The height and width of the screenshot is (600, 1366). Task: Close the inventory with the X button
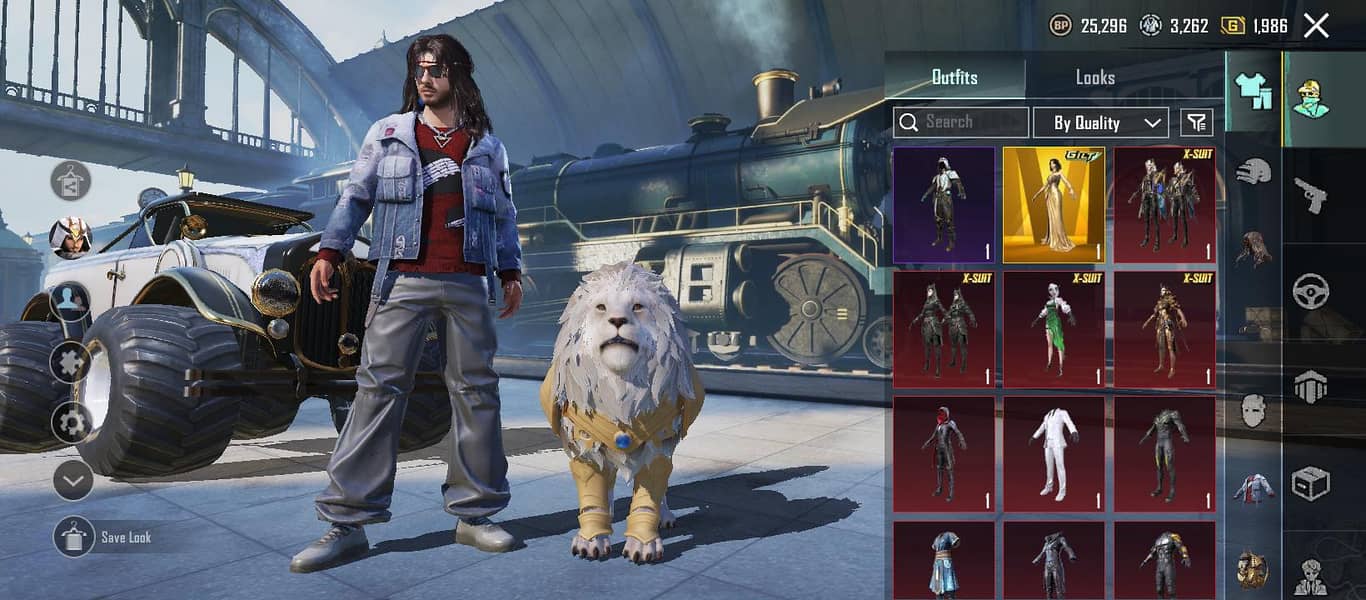point(1316,26)
